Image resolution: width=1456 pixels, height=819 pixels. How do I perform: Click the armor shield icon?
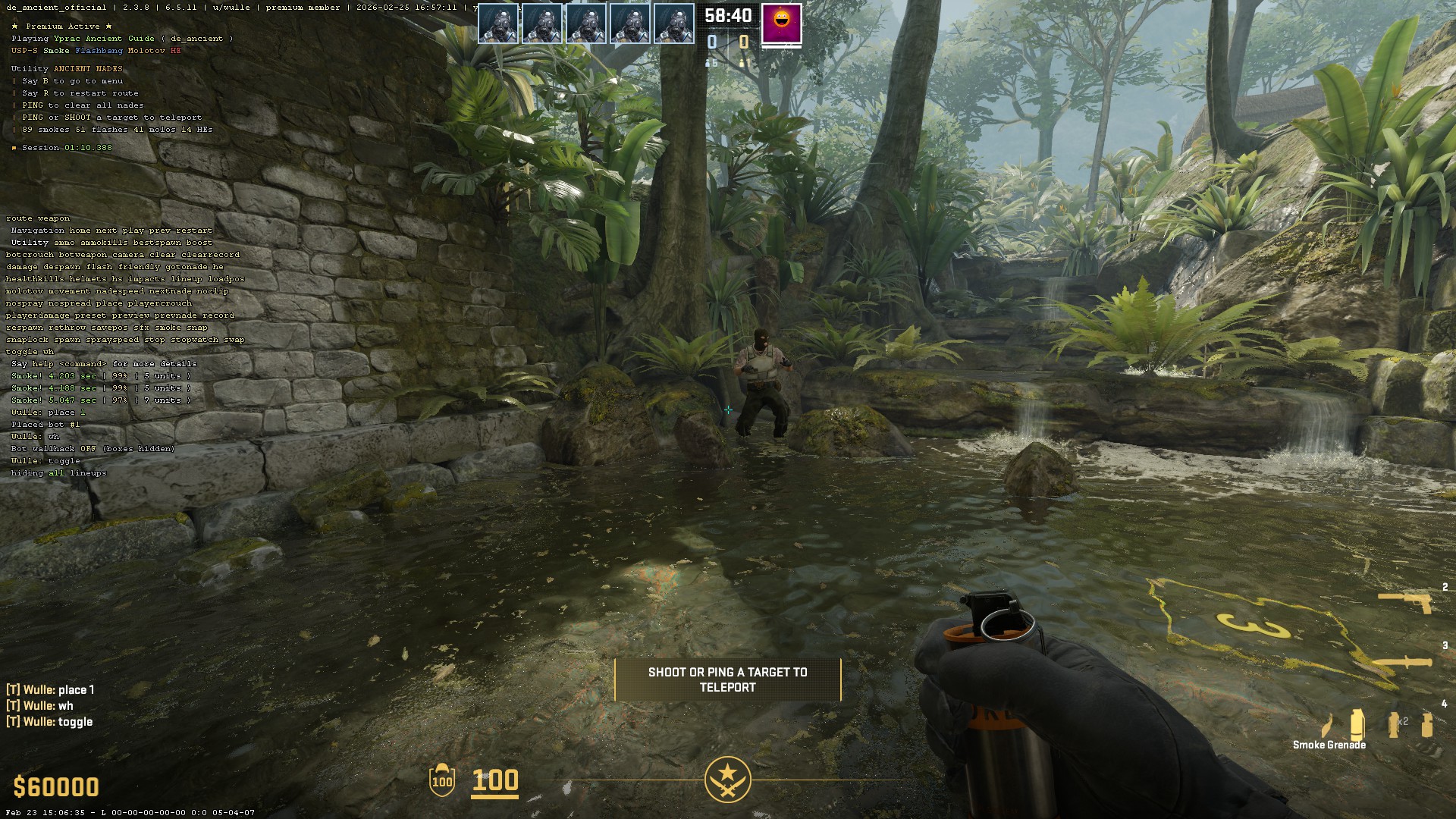(442, 780)
